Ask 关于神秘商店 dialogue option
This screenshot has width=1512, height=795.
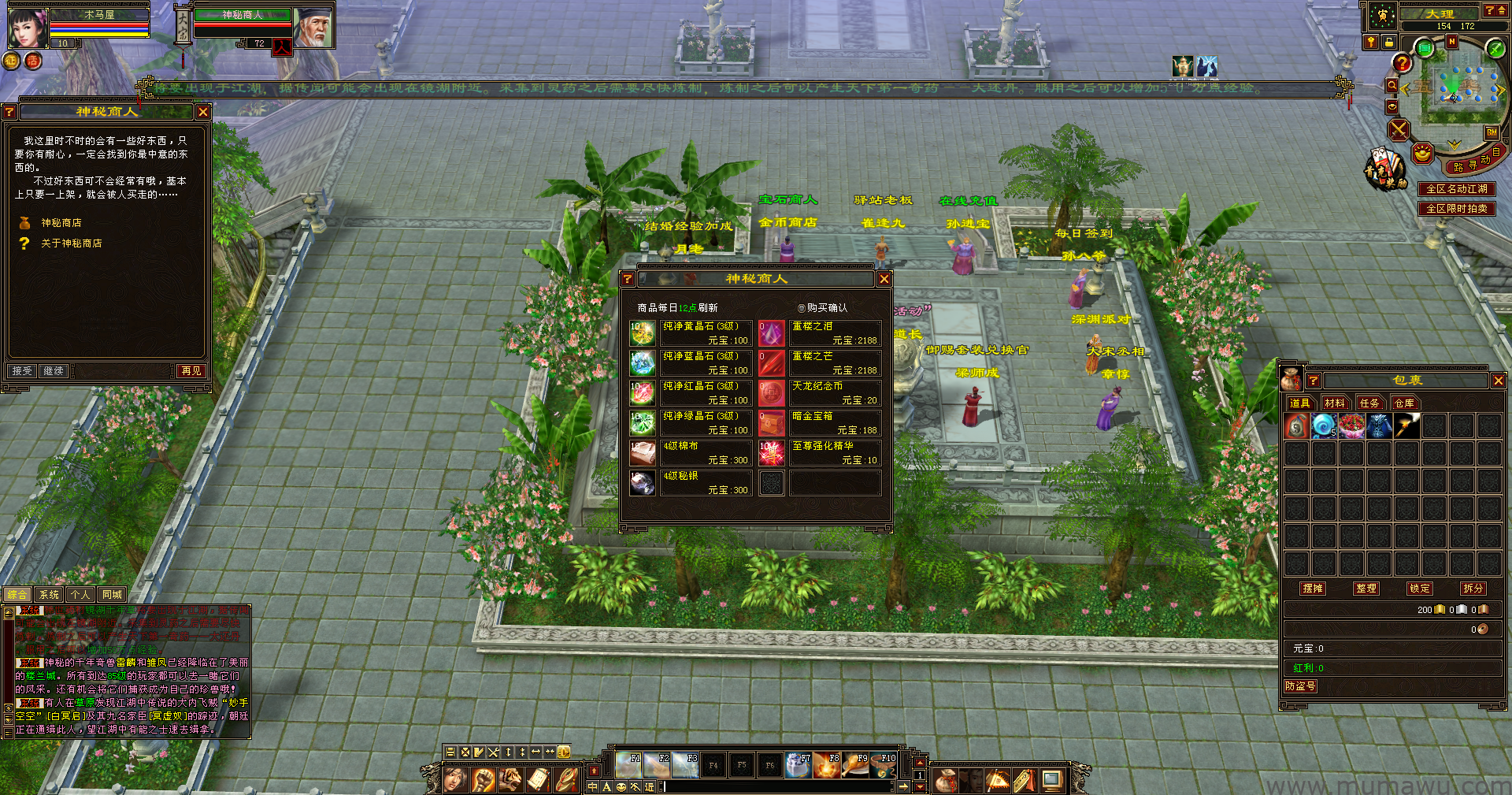71,243
